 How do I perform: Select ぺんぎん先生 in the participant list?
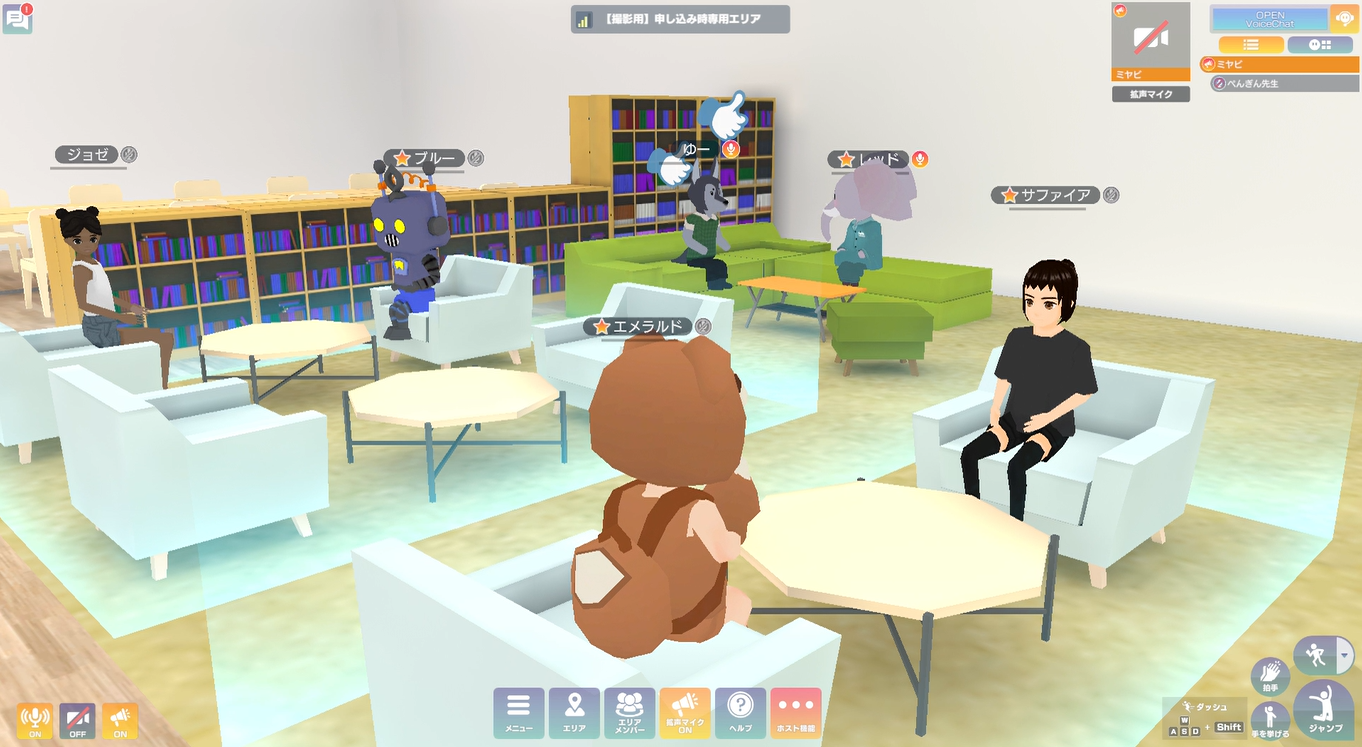pyautogui.click(x=1284, y=83)
